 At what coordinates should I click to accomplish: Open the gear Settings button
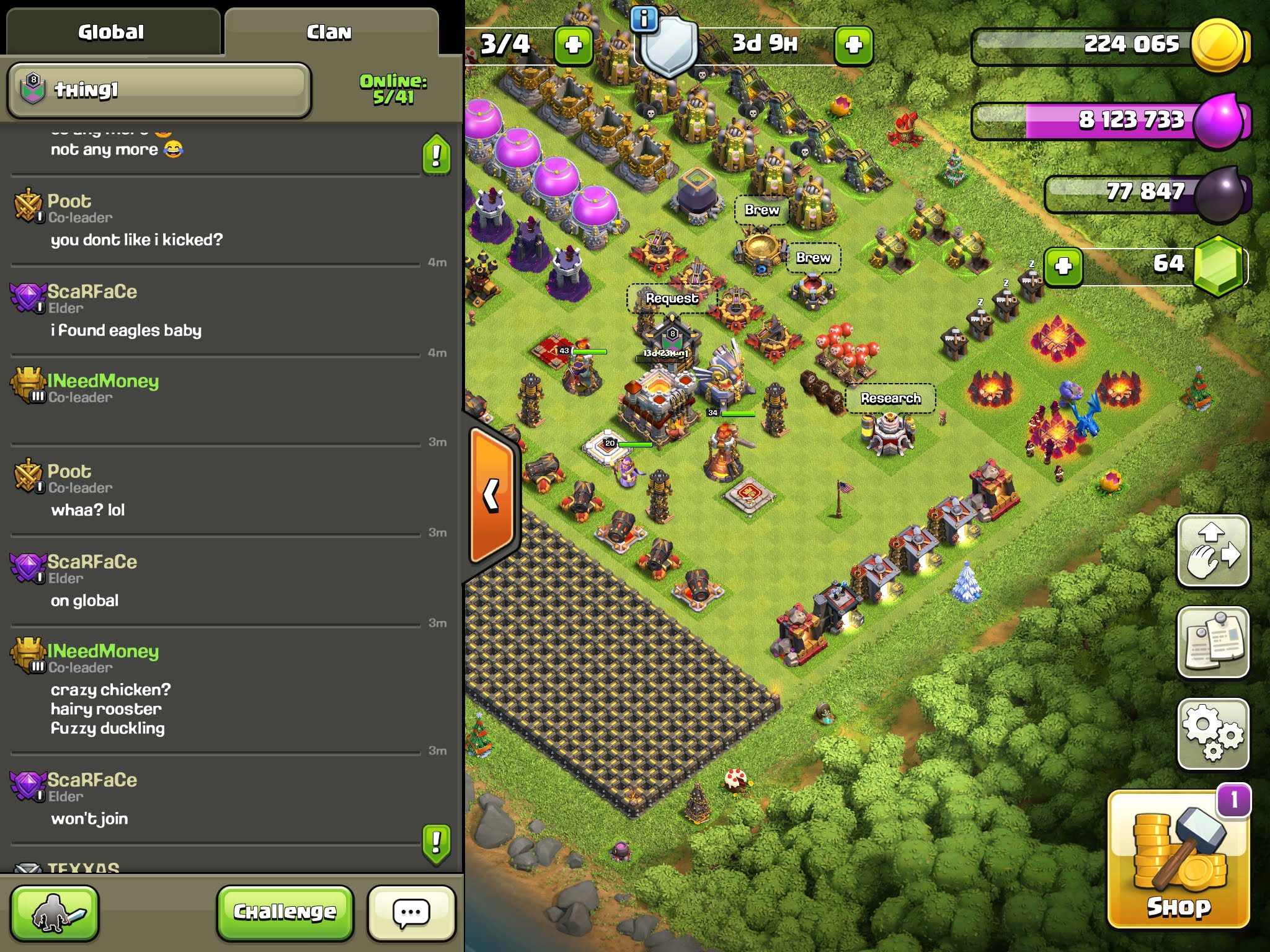pyautogui.click(x=1212, y=734)
